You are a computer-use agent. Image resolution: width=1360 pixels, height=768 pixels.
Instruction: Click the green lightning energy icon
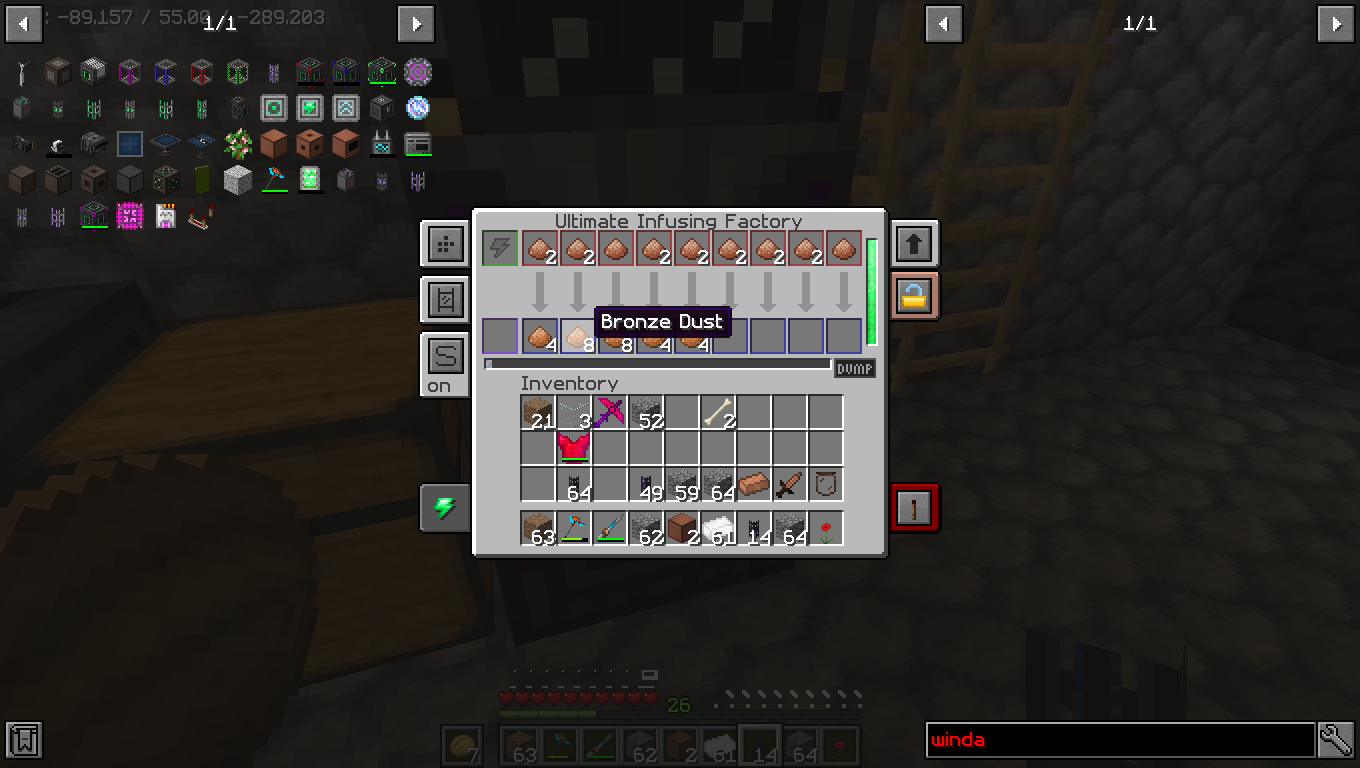point(444,508)
